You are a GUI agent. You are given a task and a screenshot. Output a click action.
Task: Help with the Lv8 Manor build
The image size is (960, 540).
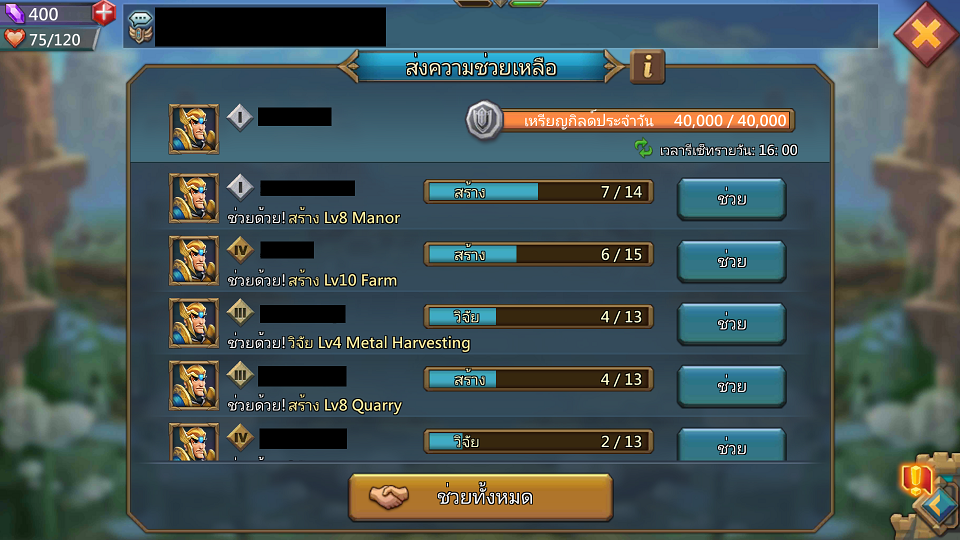pos(731,199)
